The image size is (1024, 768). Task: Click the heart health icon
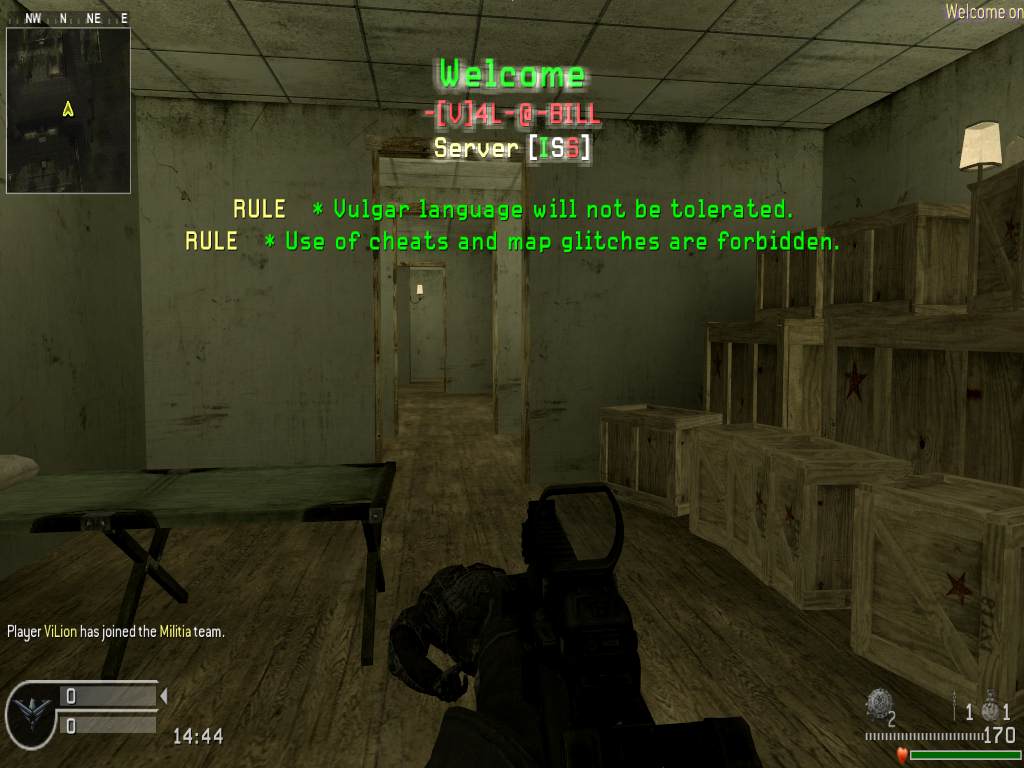[x=900, y=754]
